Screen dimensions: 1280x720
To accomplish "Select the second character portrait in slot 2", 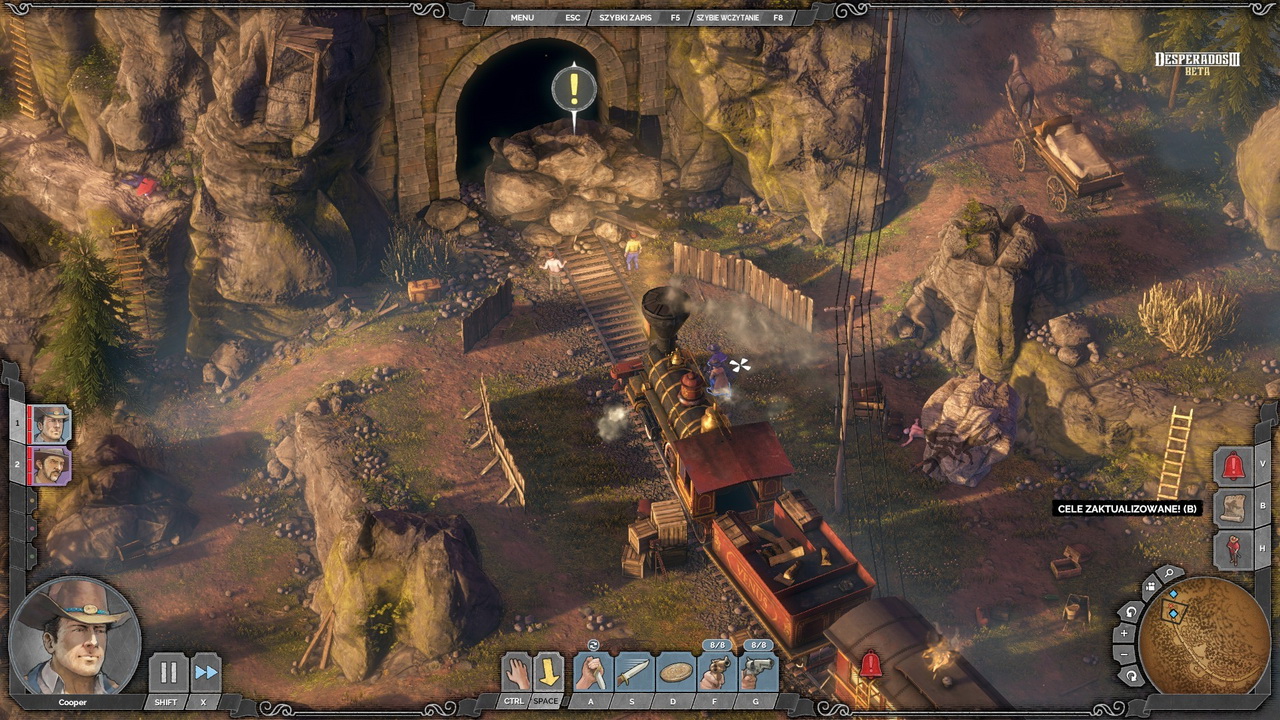I will pyautogui.click(x=50, y=465).
